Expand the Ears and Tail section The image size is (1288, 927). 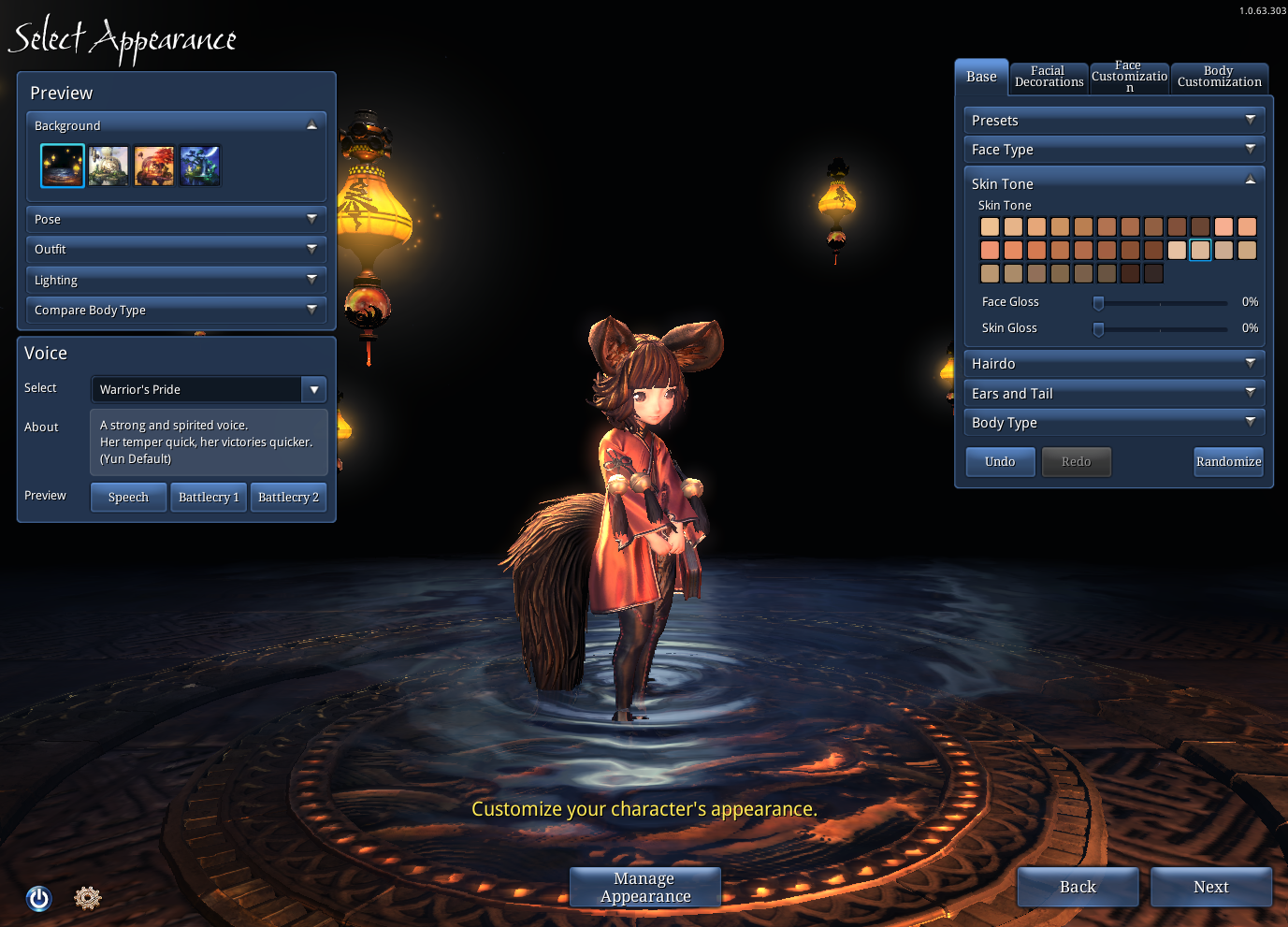(1113, 394)
